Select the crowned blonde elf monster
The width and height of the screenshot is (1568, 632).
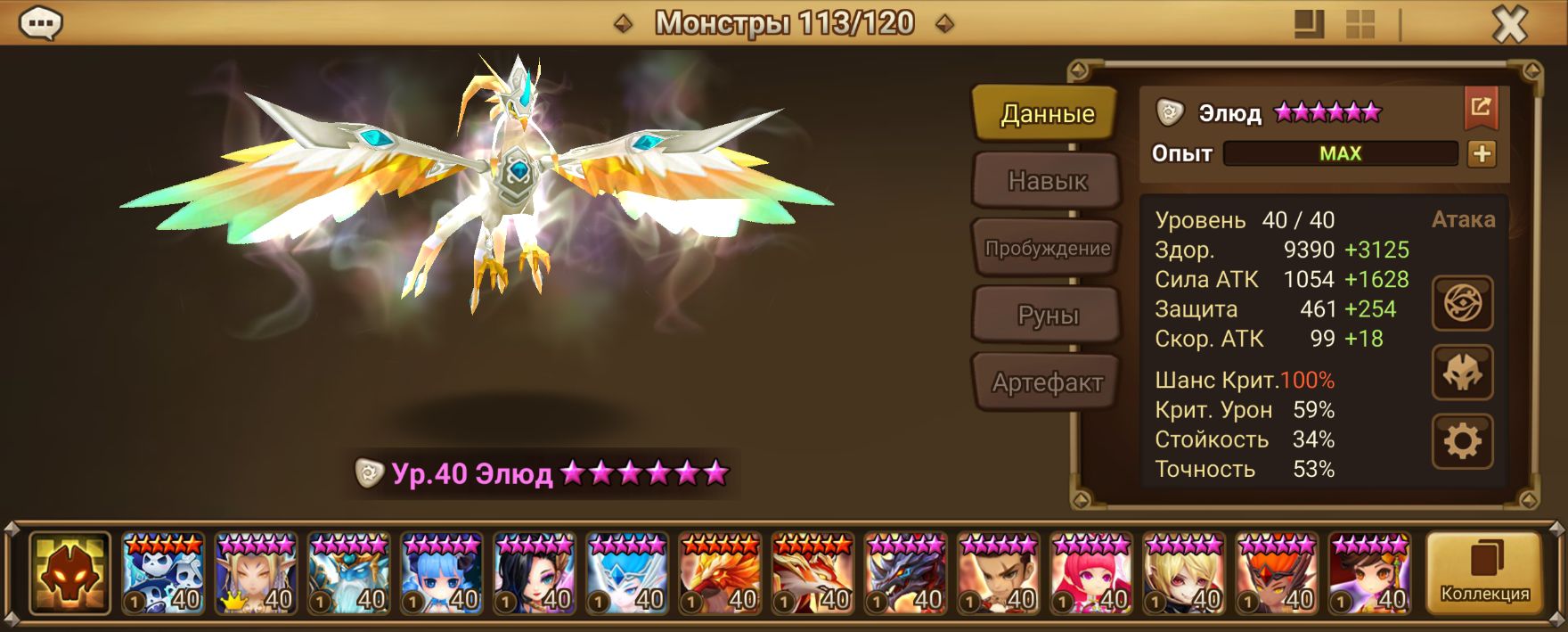pyautogui.click(x=256, y=573)
